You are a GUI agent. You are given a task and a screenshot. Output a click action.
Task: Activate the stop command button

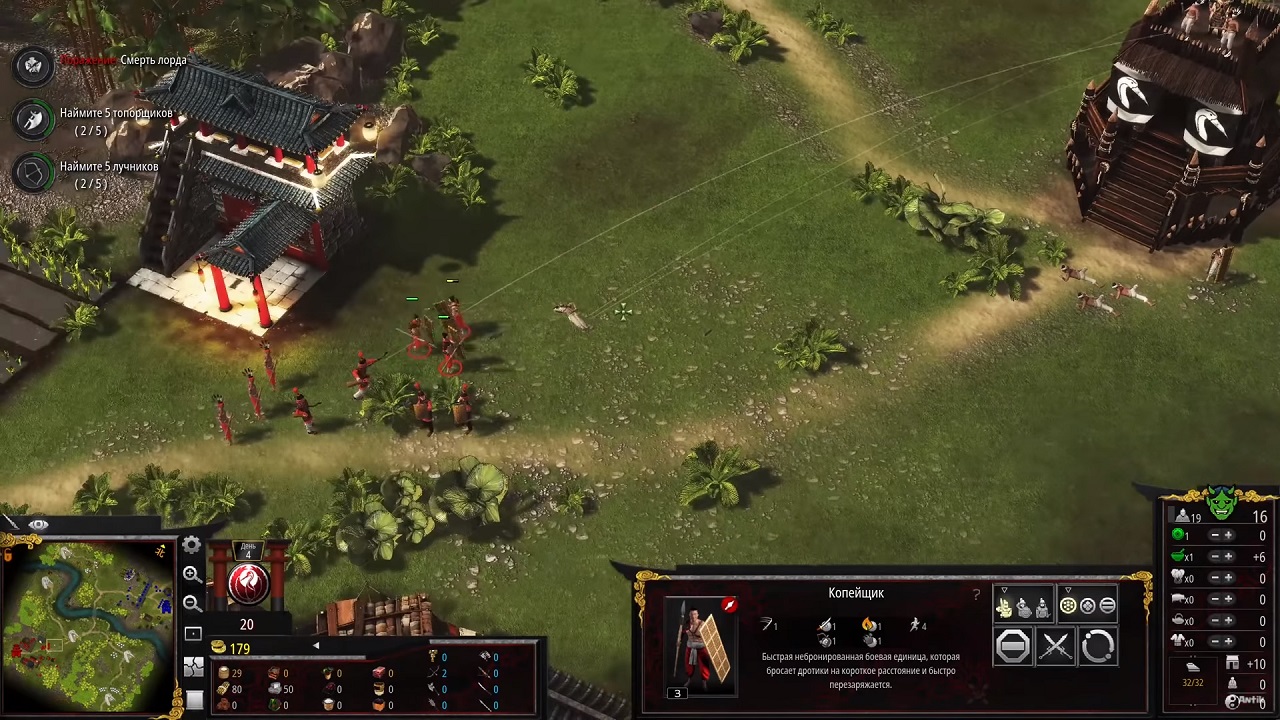[1013, 647]
